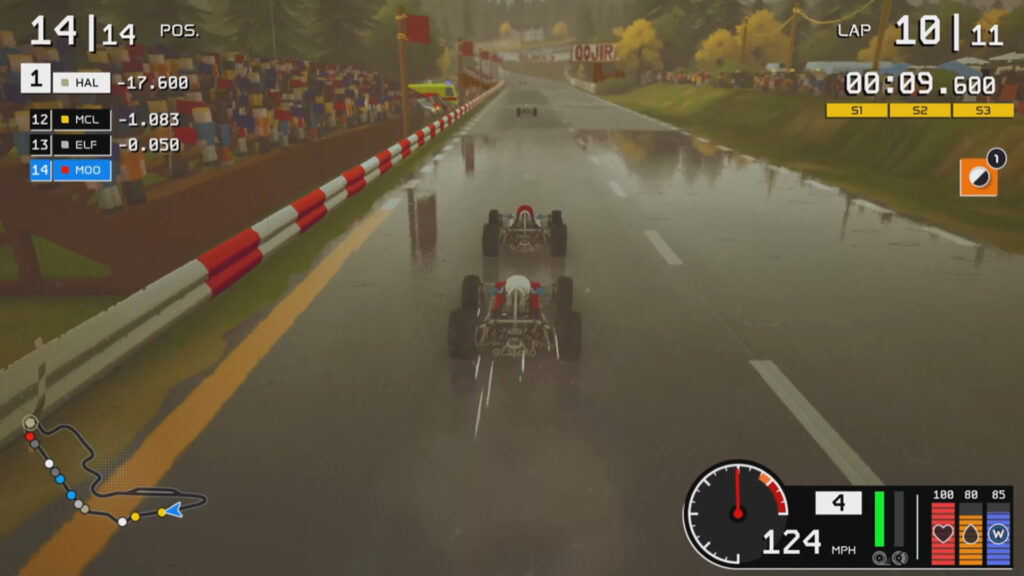Select the S3 sector indicator
The height and width of the screenshot is (576, 1024).
(982, 110)
